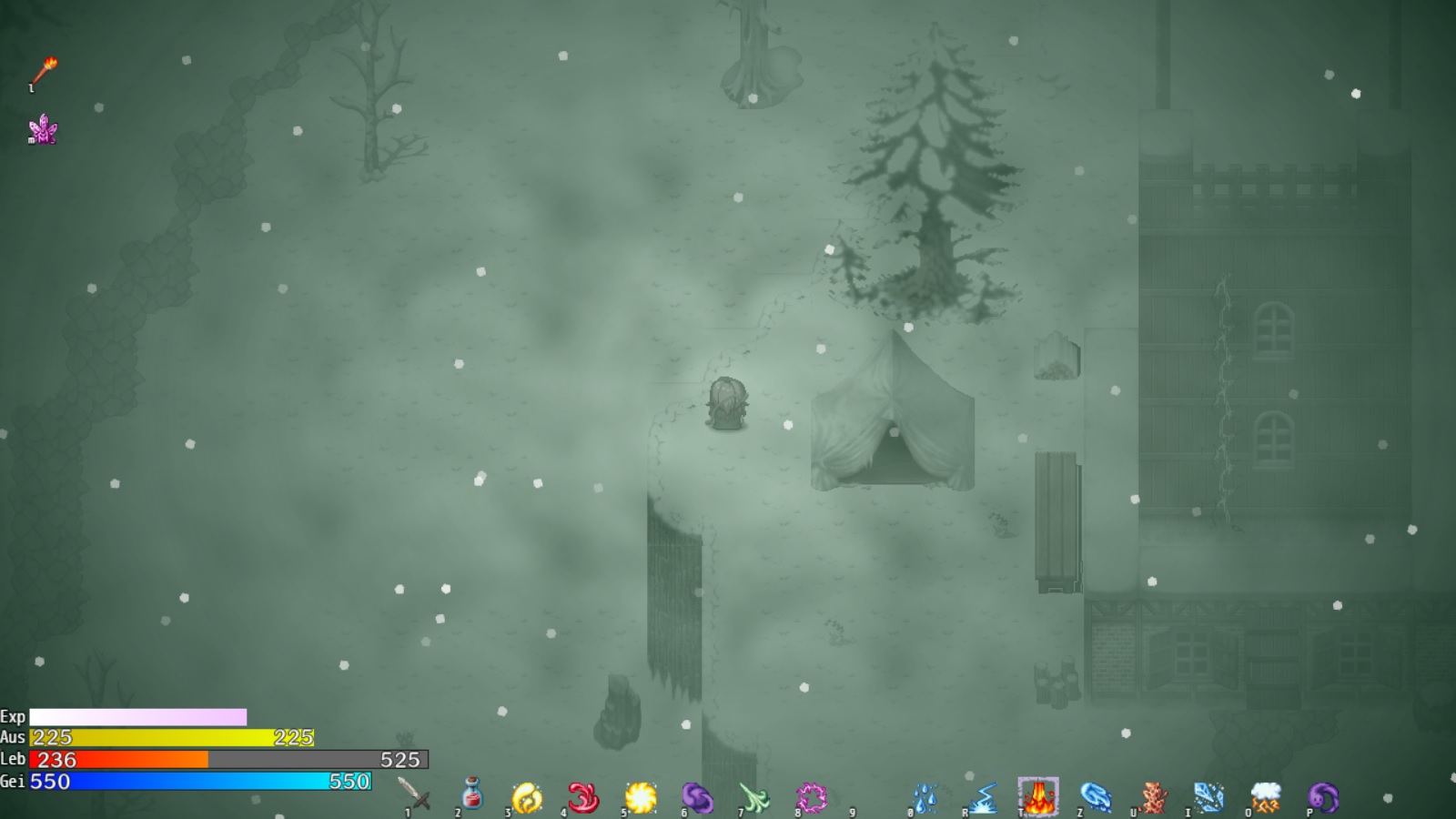Cast the blue ice wave spell
The width and height of the screenshot is (1456, 819).
(1096, 797)
